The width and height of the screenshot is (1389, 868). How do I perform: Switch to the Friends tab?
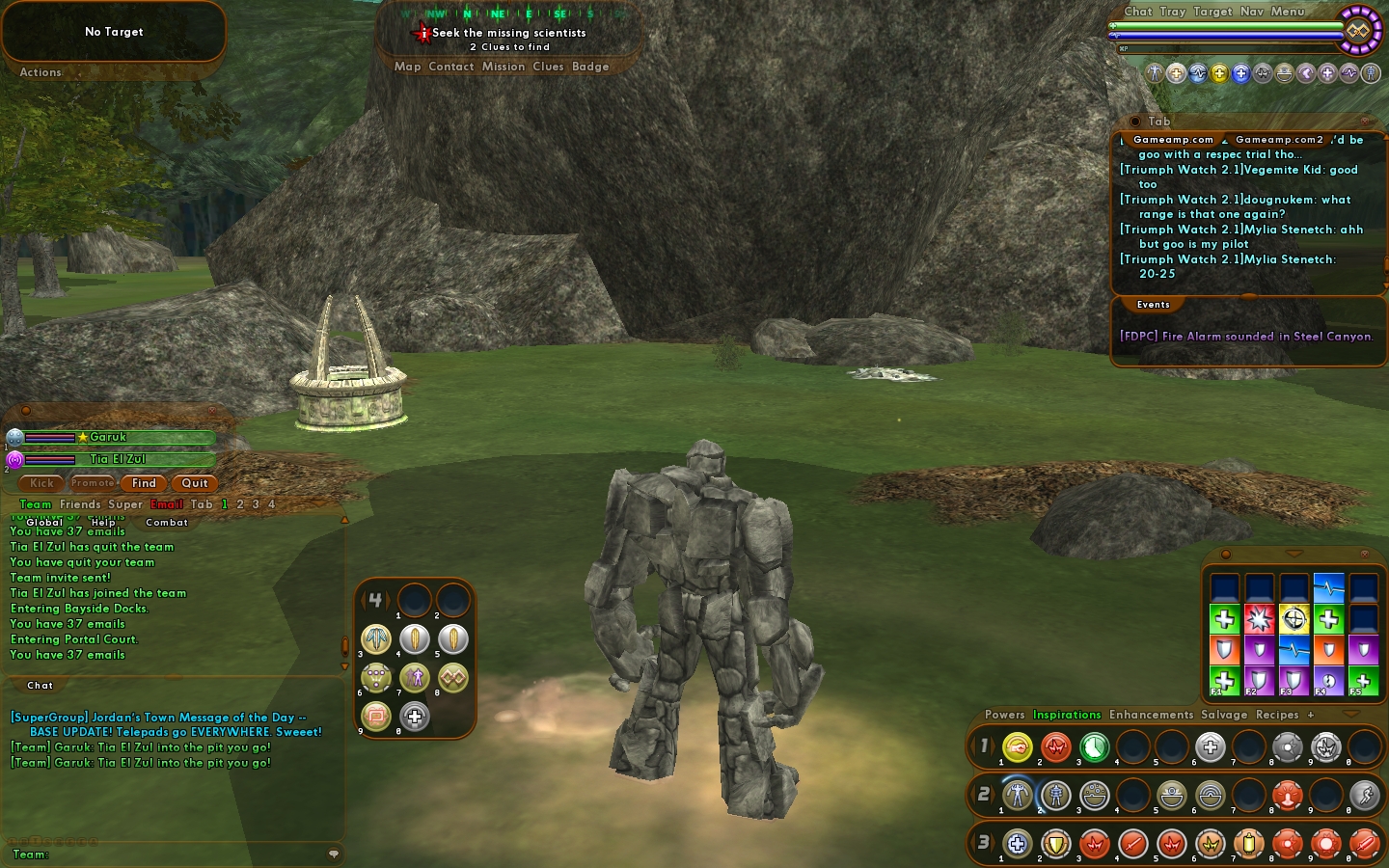tap(80, 504)
